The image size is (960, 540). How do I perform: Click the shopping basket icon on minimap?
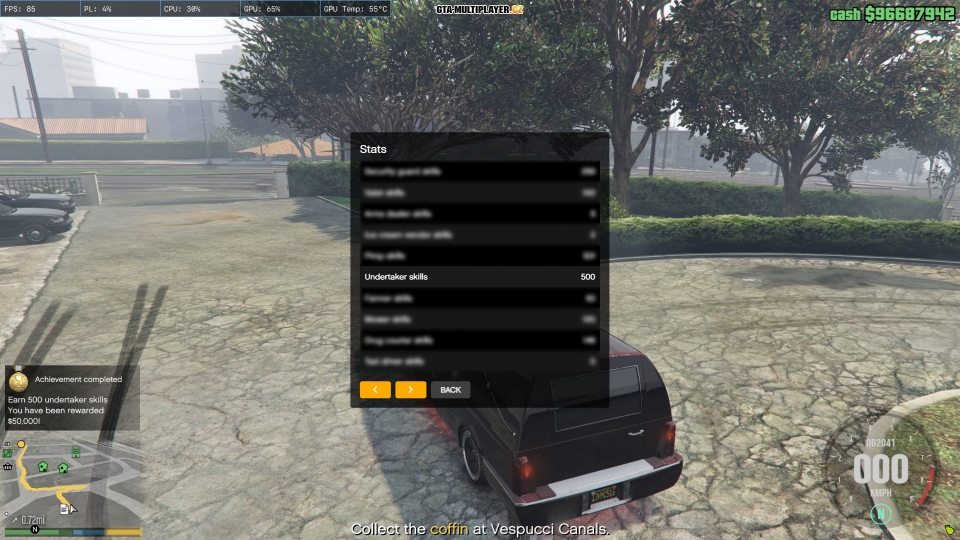click(8, 465)
